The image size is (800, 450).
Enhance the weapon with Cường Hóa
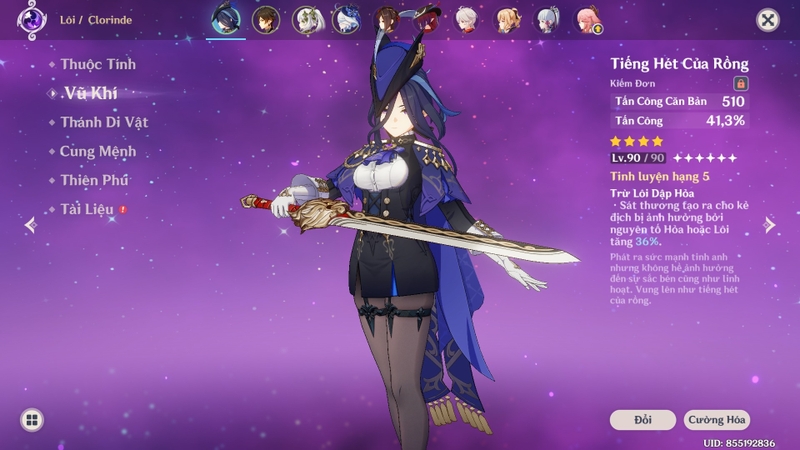pyautogui.click(x=717, y=420)
